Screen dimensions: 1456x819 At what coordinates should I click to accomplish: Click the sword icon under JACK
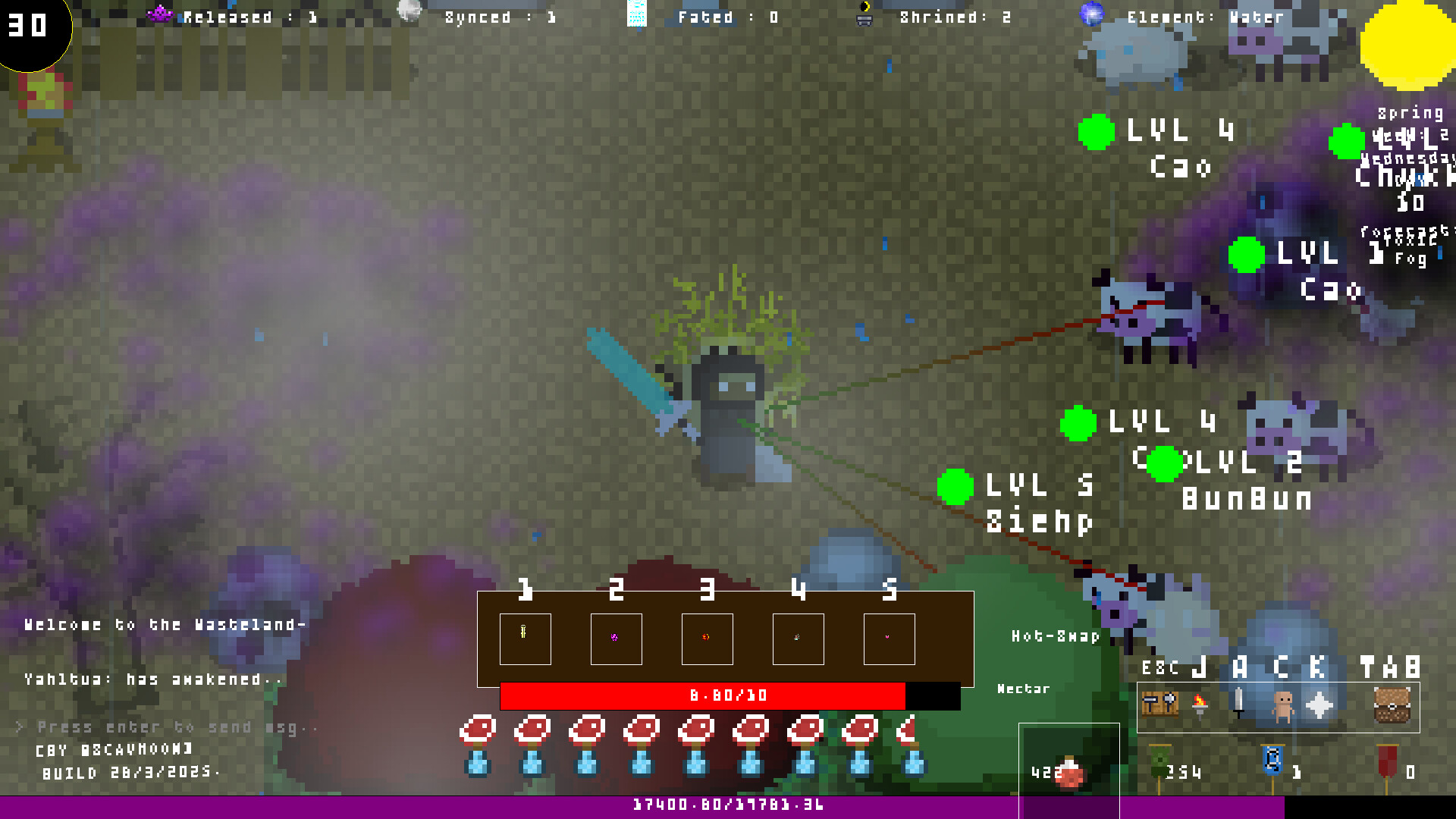1238,704
